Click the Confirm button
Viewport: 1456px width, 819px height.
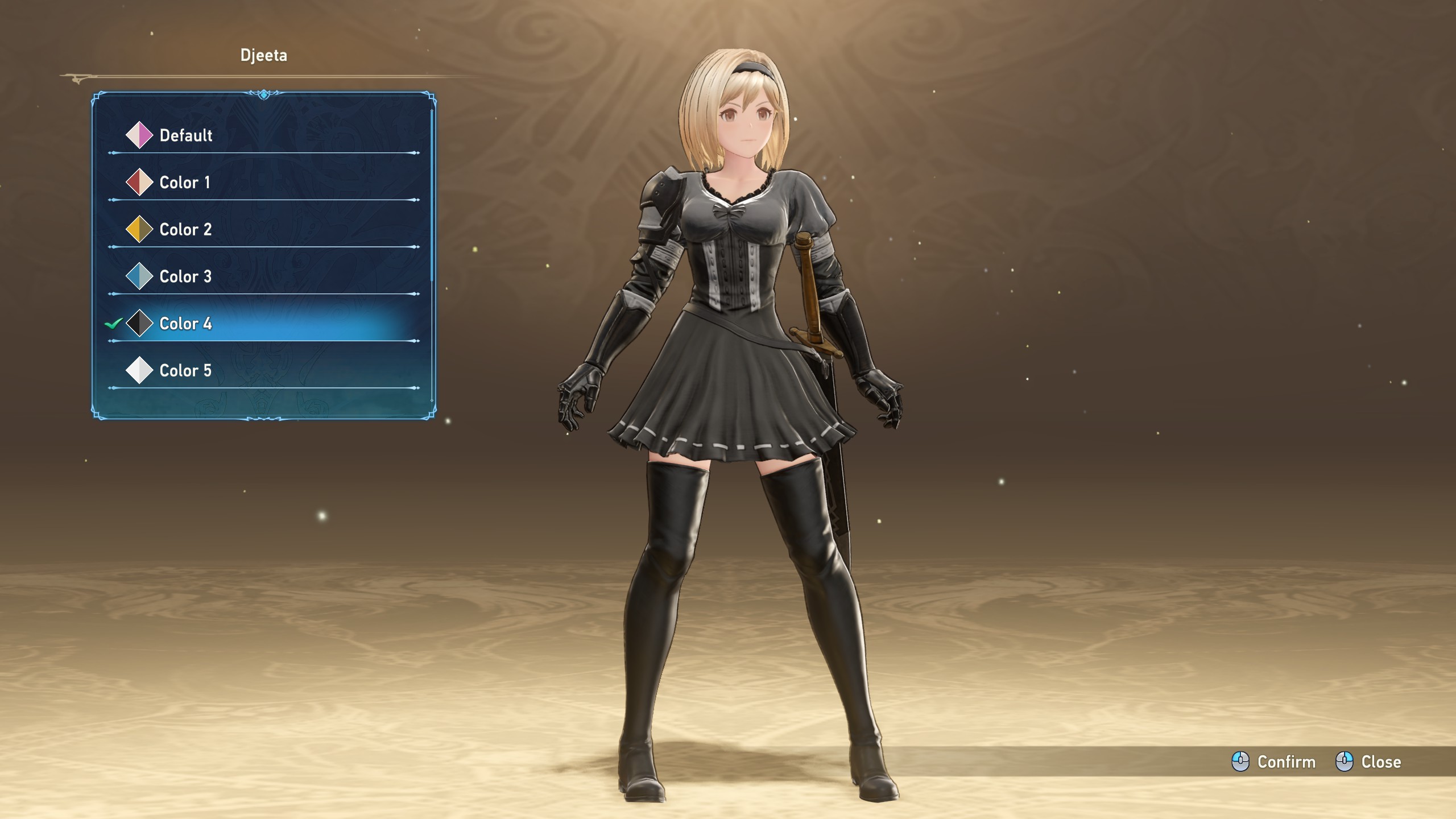pos(1274,762)
